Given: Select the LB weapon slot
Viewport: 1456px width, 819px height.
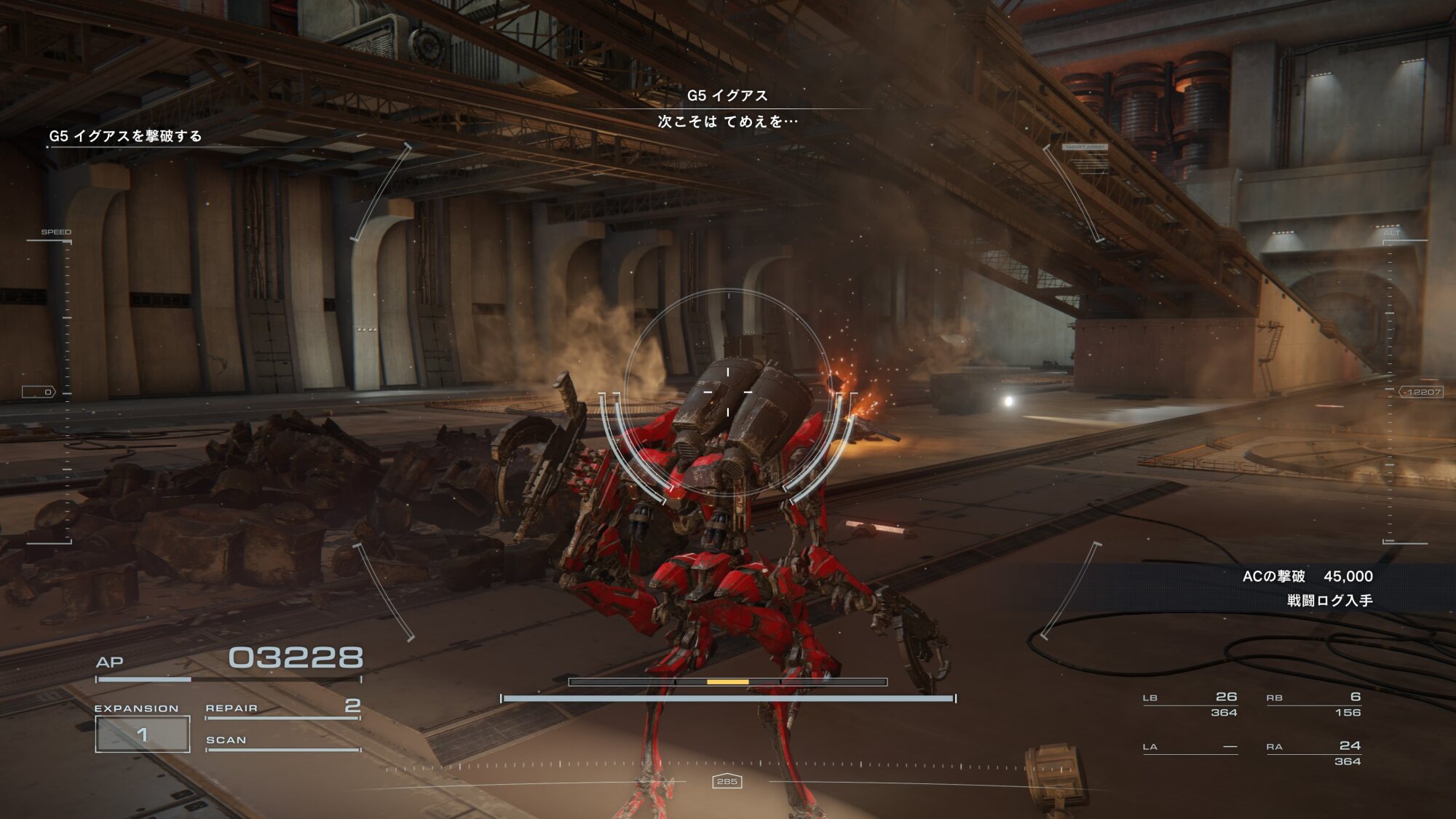Looking at the screenshot, I should coord(1190,704).
